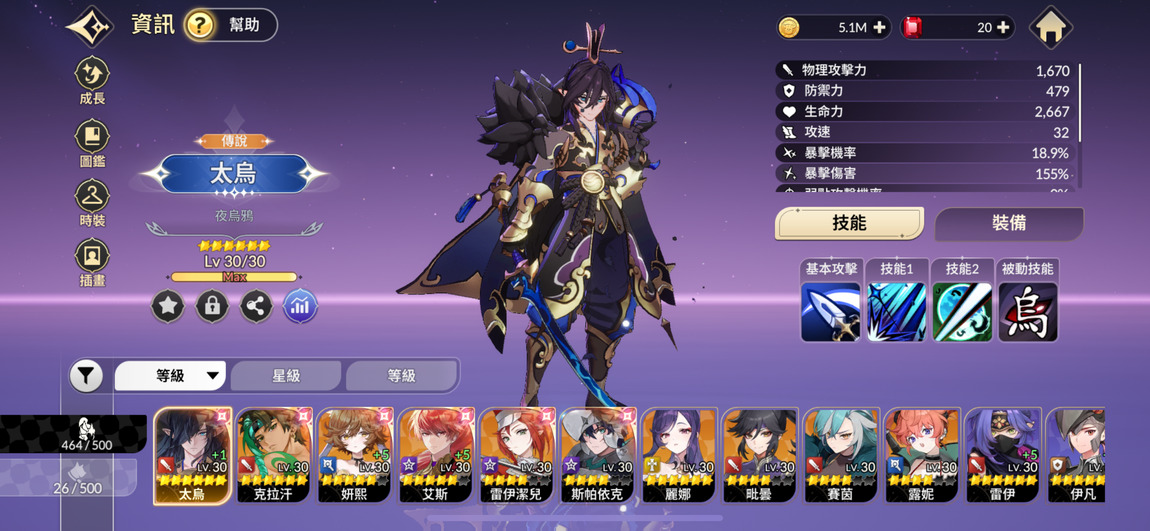Select the 技能 skills tab
The image size is (1150, 531).
coord(849,223)
